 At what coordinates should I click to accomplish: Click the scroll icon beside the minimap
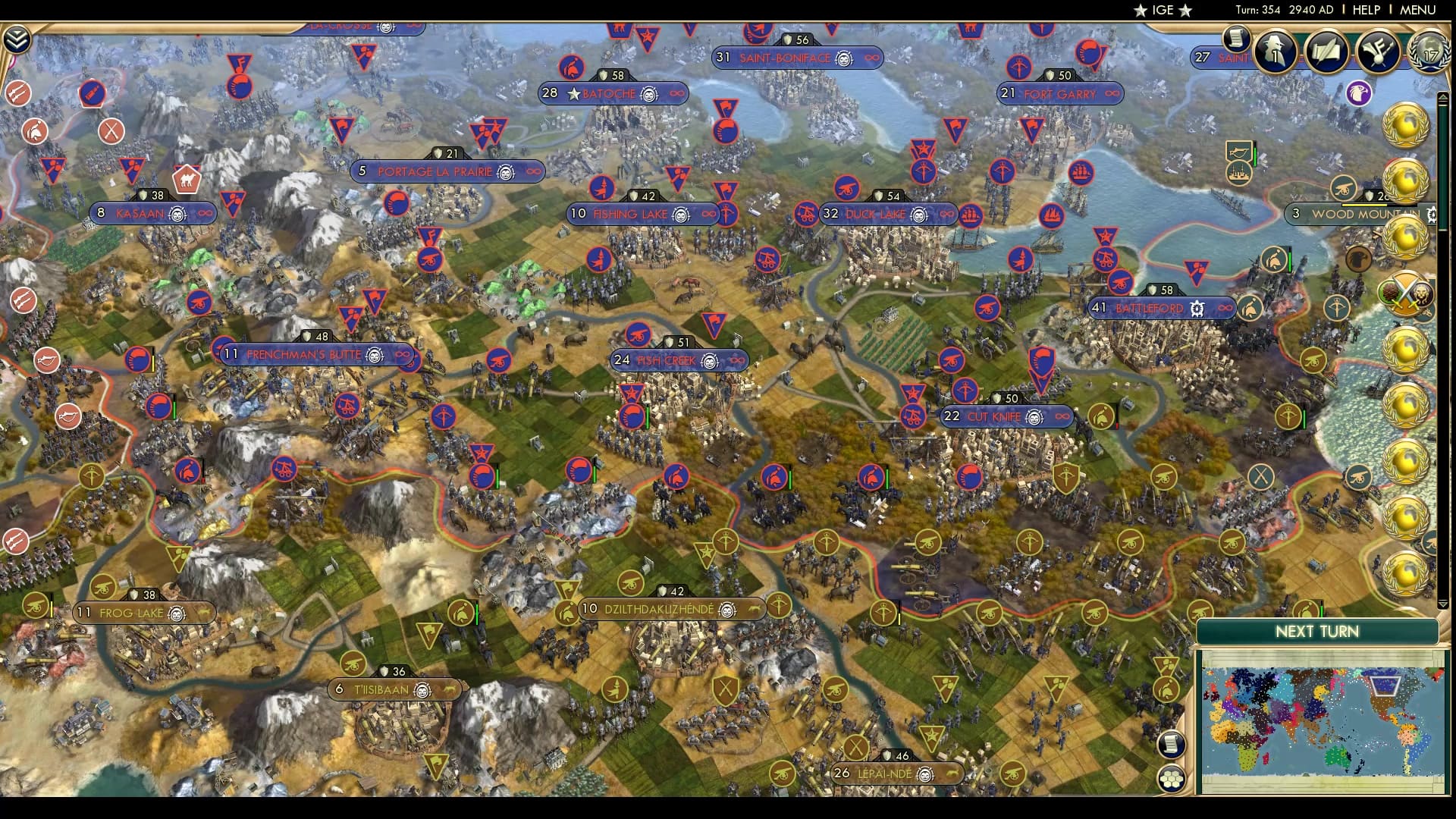(x=1172, y=743)
